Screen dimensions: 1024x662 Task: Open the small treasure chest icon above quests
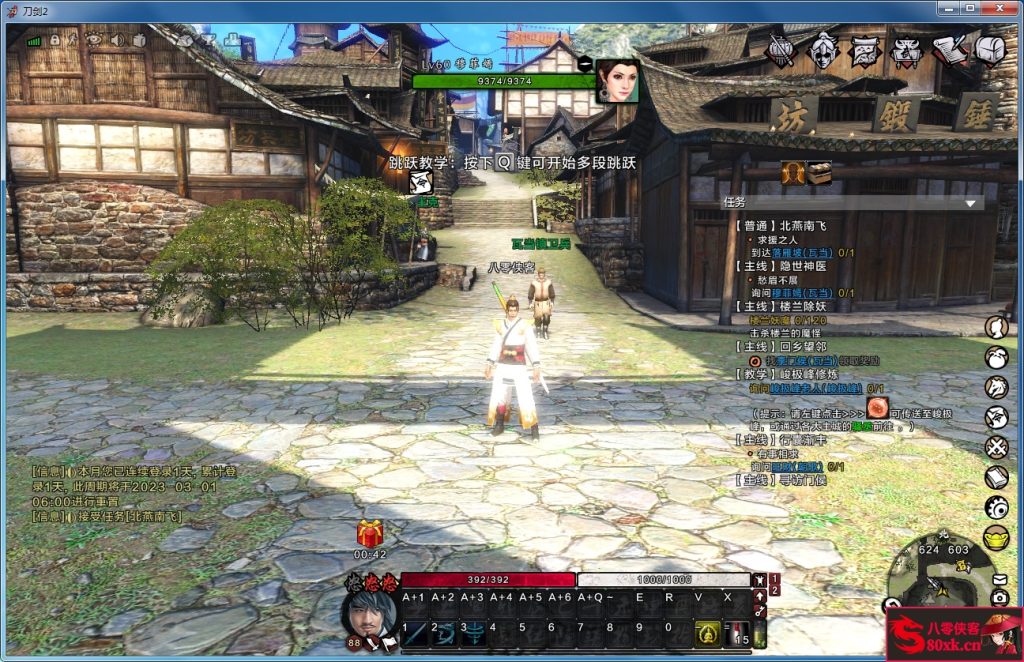click(x=819, y=173)
